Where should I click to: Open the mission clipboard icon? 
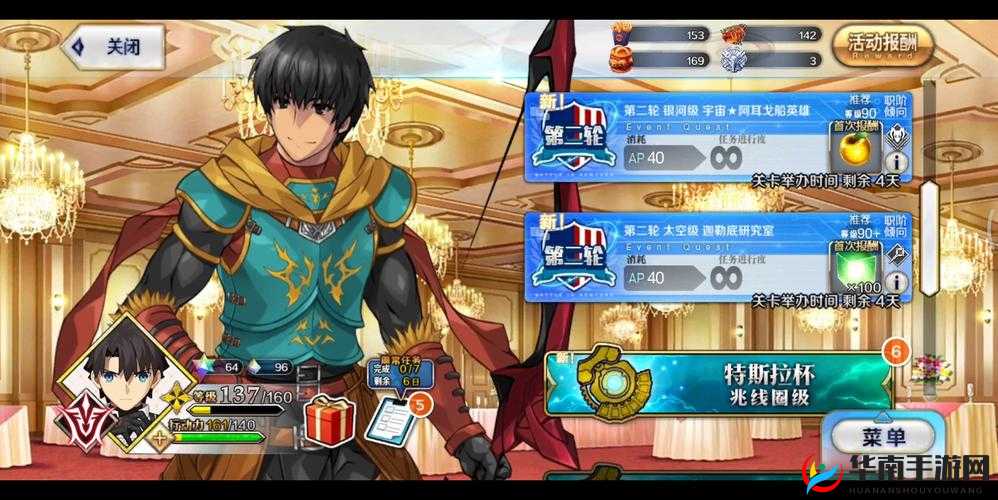[x=390, y=420]
